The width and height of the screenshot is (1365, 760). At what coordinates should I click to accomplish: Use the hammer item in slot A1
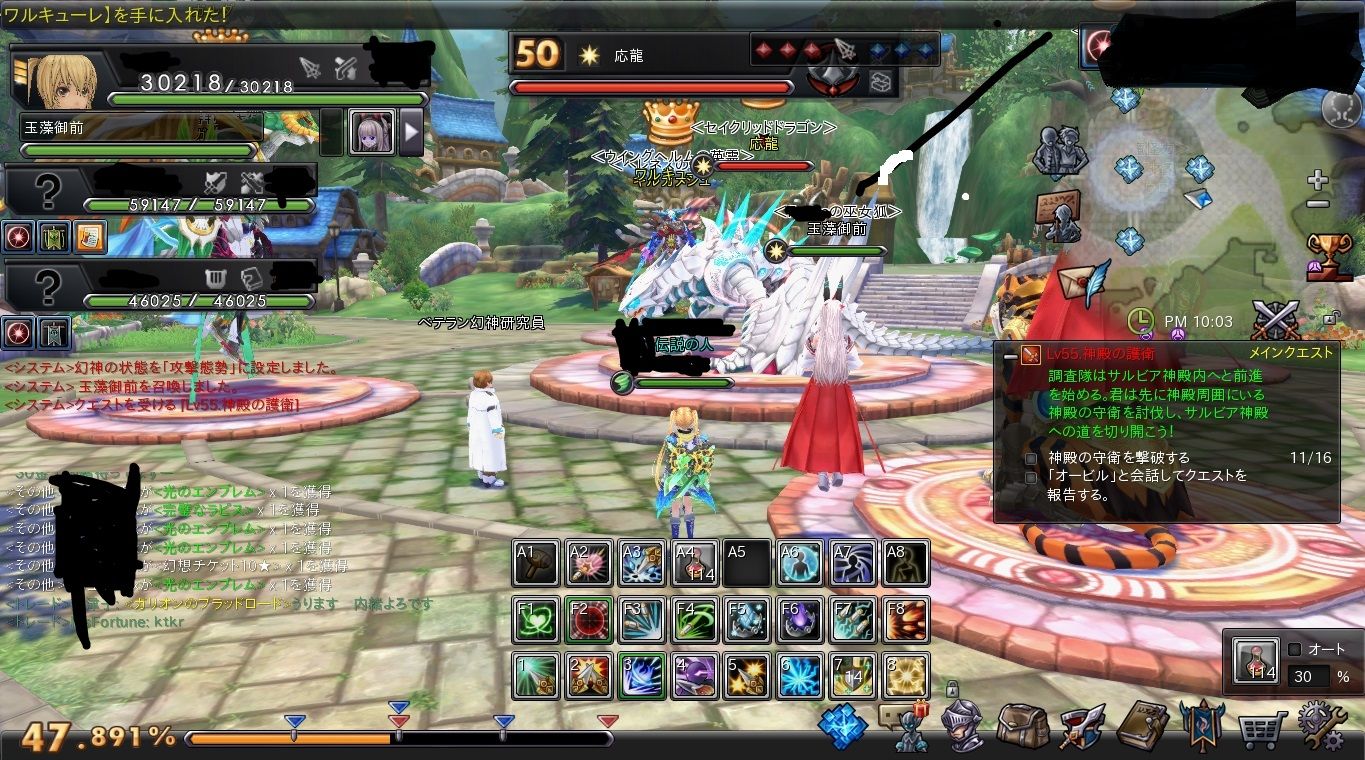536,563
